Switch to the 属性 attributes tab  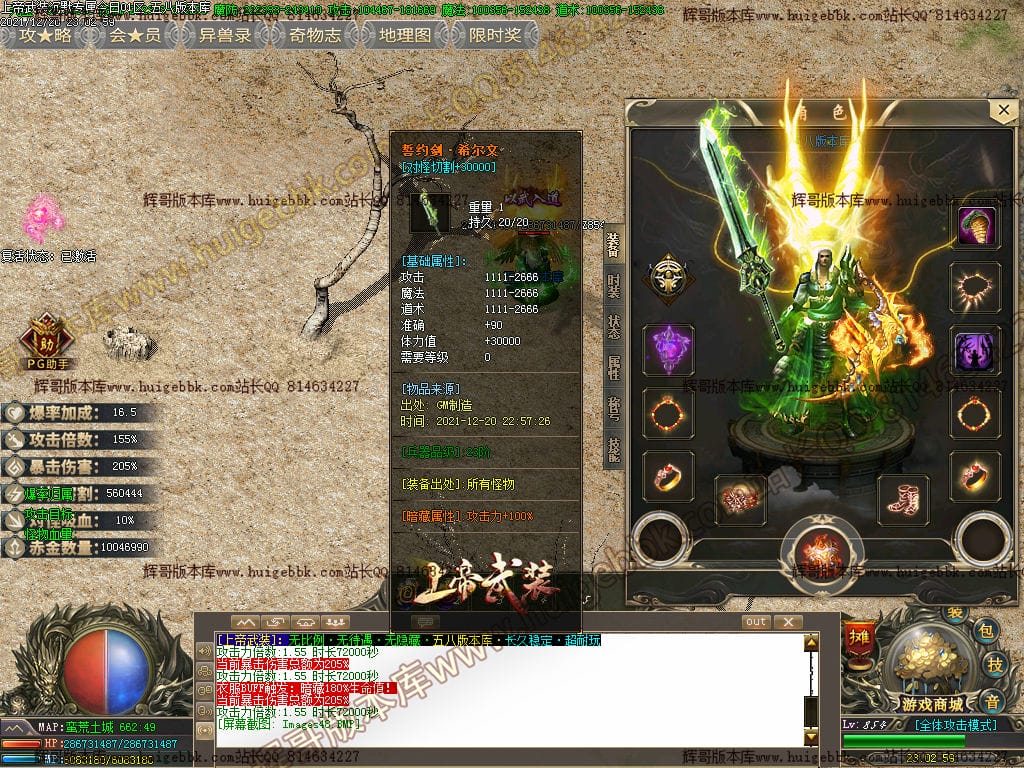tap(613, 368)
